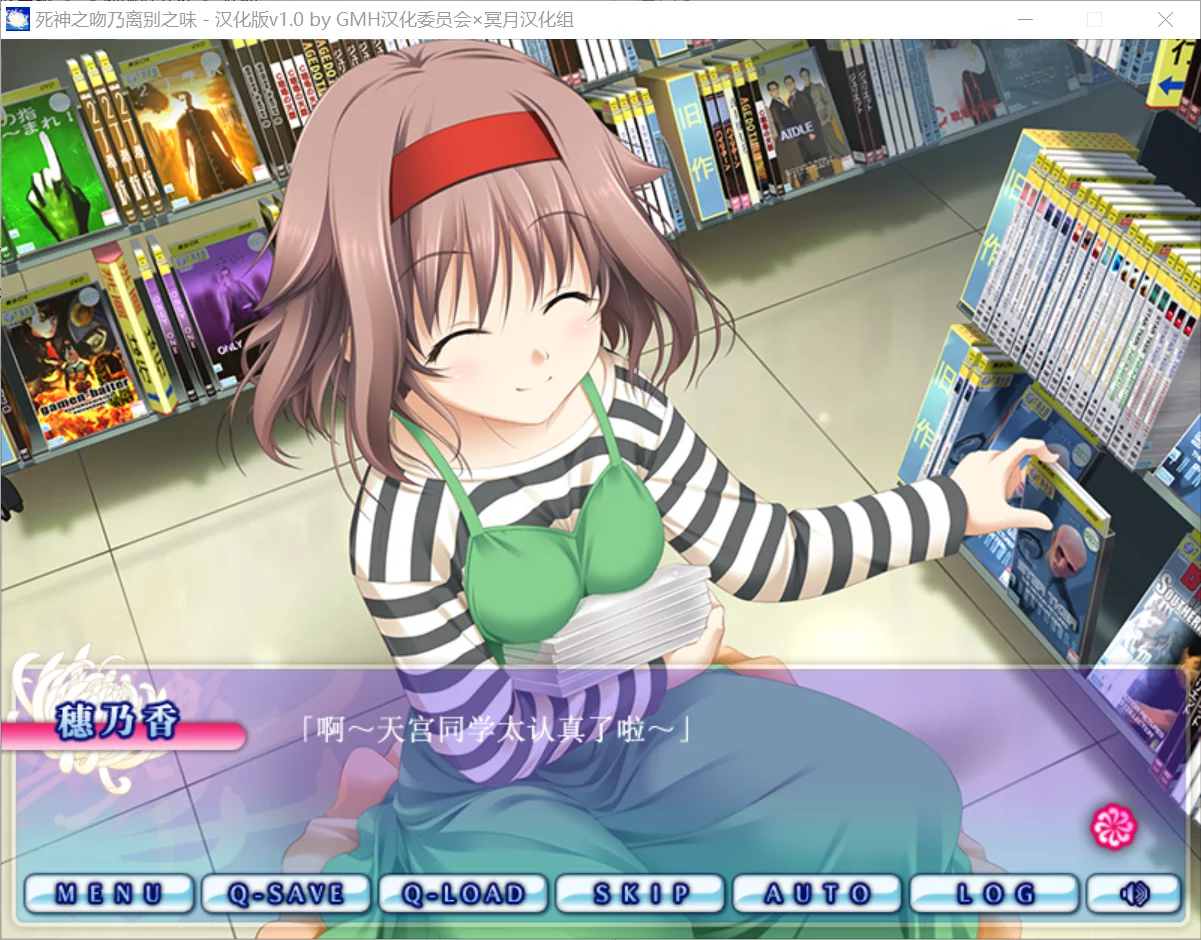Click the speaker voice button
The height and width of the screenshot is (940, 1201).
(x=1134, y=893)
